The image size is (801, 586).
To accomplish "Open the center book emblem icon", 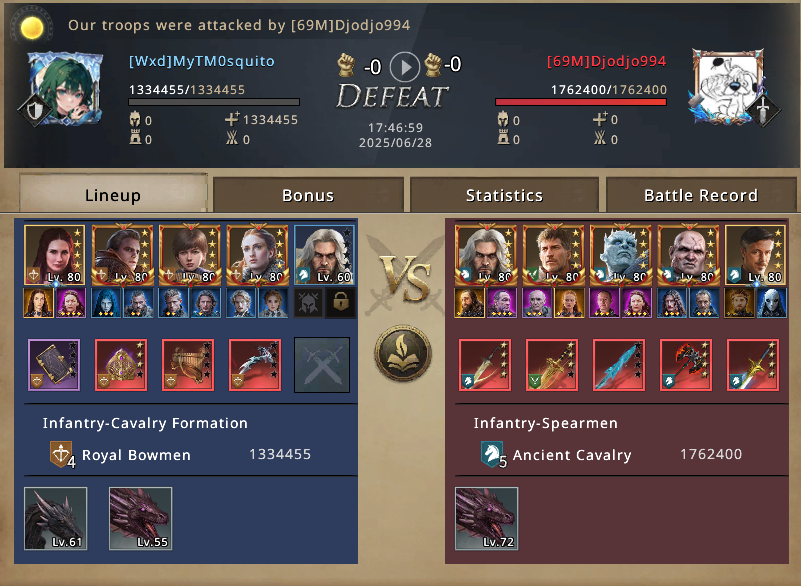I will click(403, 357).
